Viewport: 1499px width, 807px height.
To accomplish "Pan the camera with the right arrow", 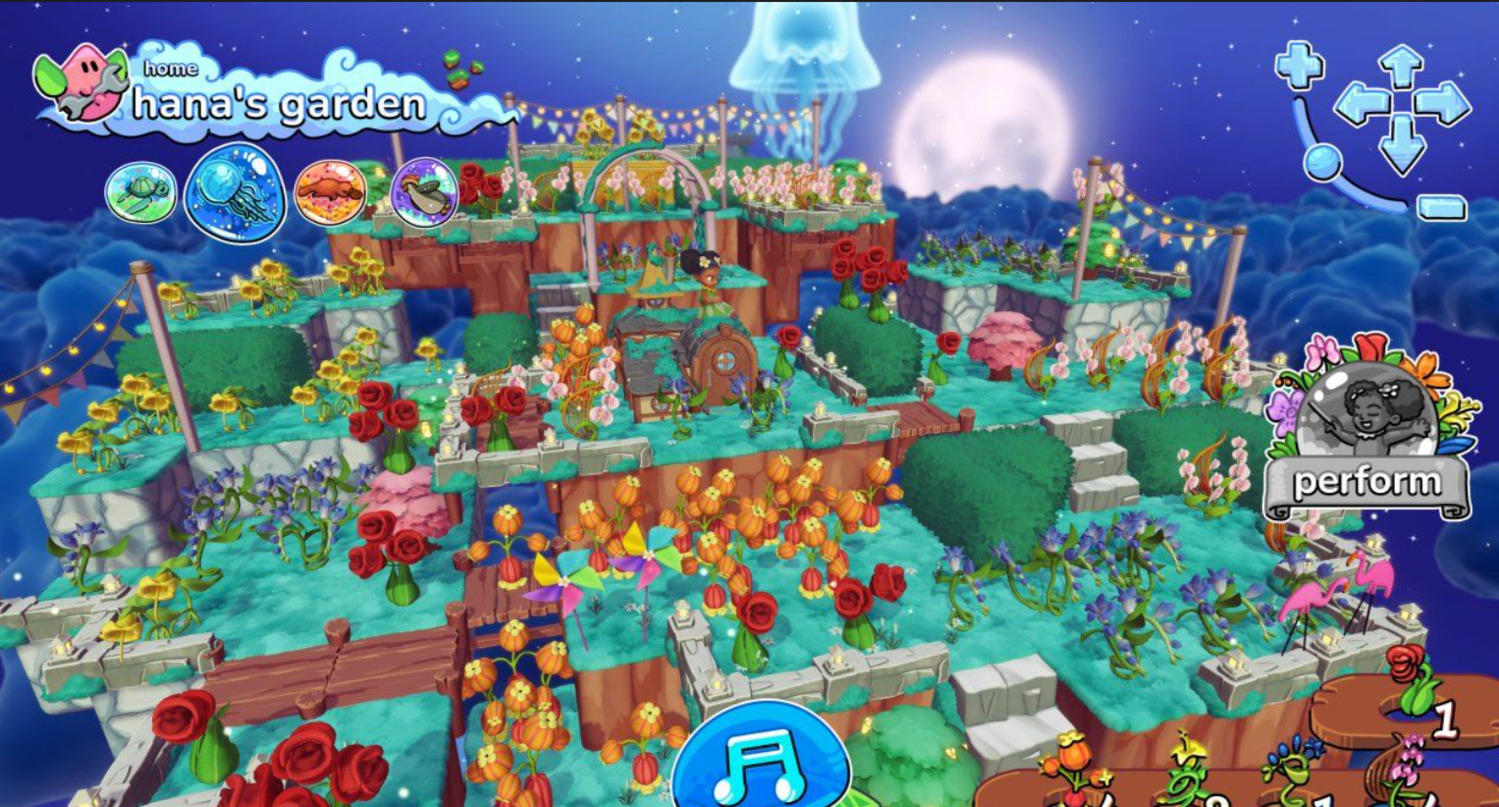I will (1442, 102).
